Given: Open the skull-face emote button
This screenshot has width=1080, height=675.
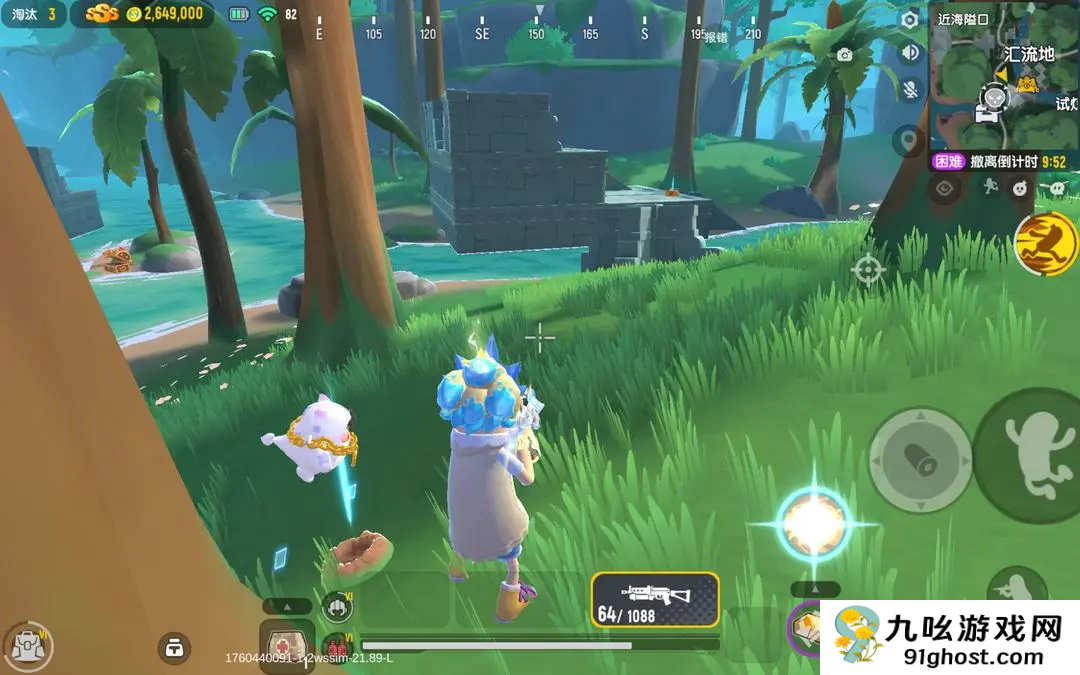Looking at the screenshot, I should tap(1019, 187).
